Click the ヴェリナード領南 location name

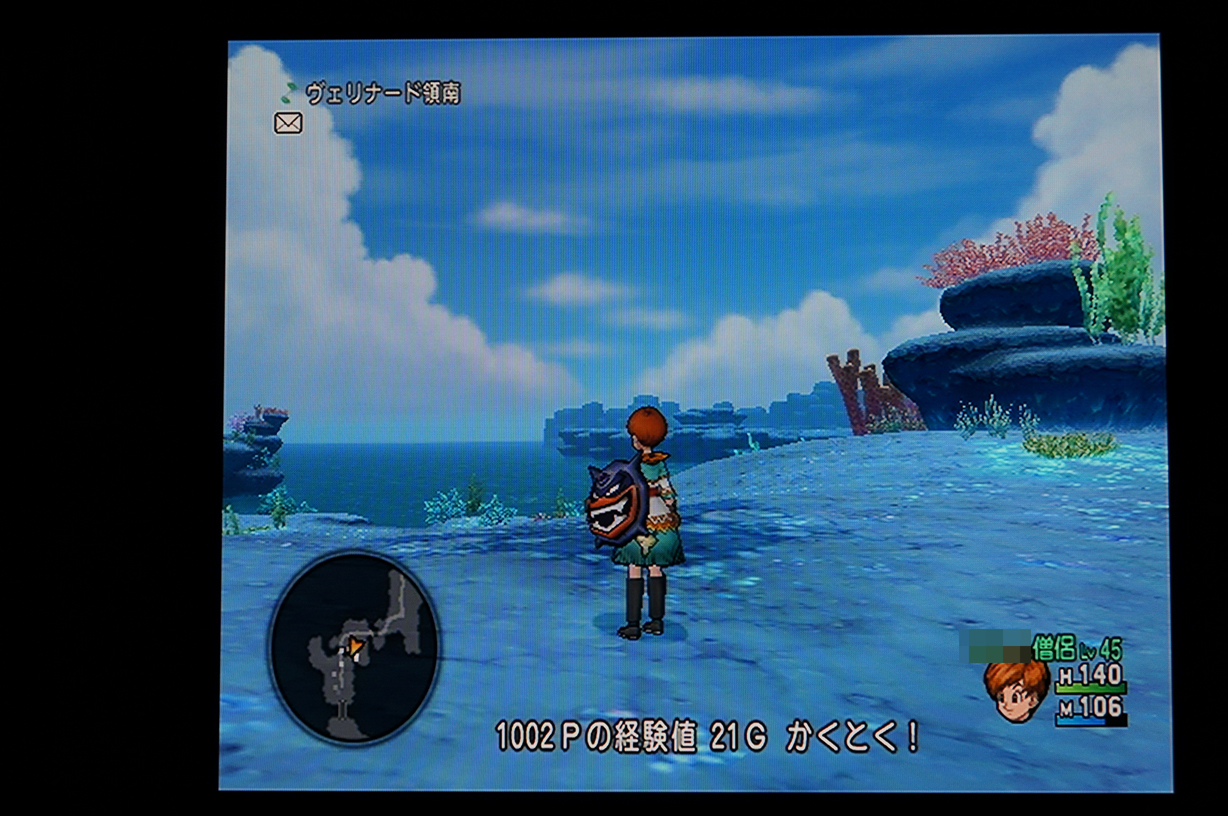[x=382, y=94]
